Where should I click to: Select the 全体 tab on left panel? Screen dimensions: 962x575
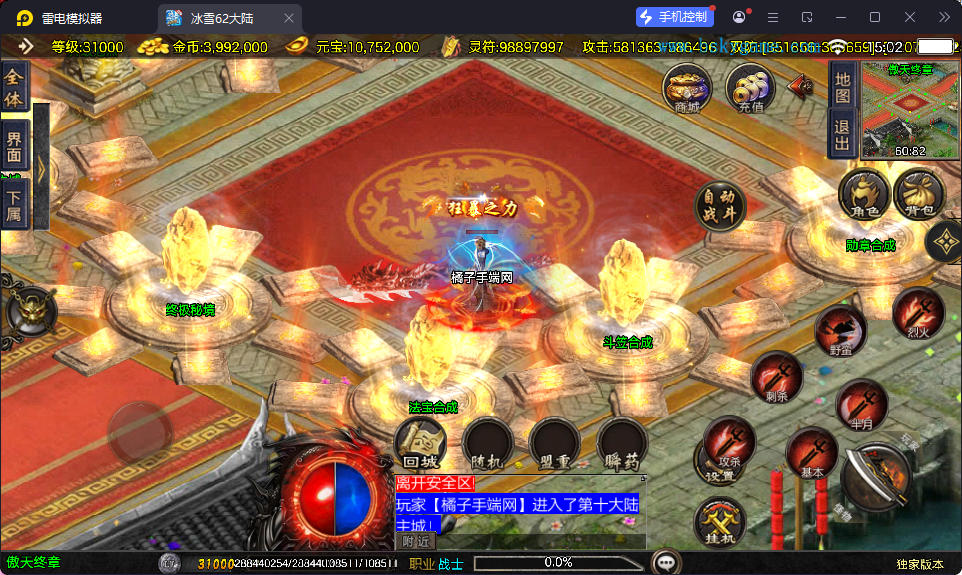[14, 87]
